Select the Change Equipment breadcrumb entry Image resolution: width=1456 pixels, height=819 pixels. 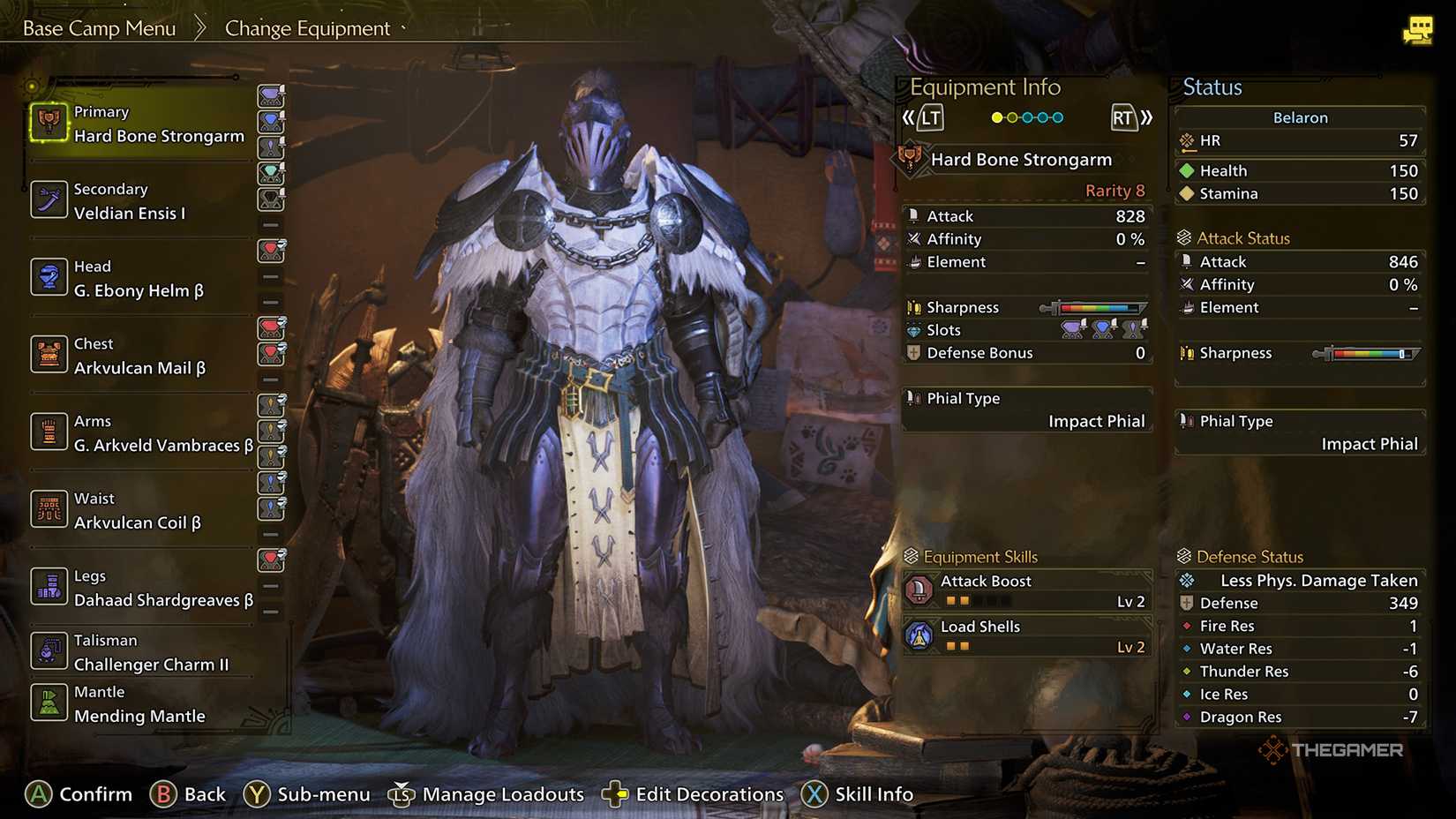306,27
